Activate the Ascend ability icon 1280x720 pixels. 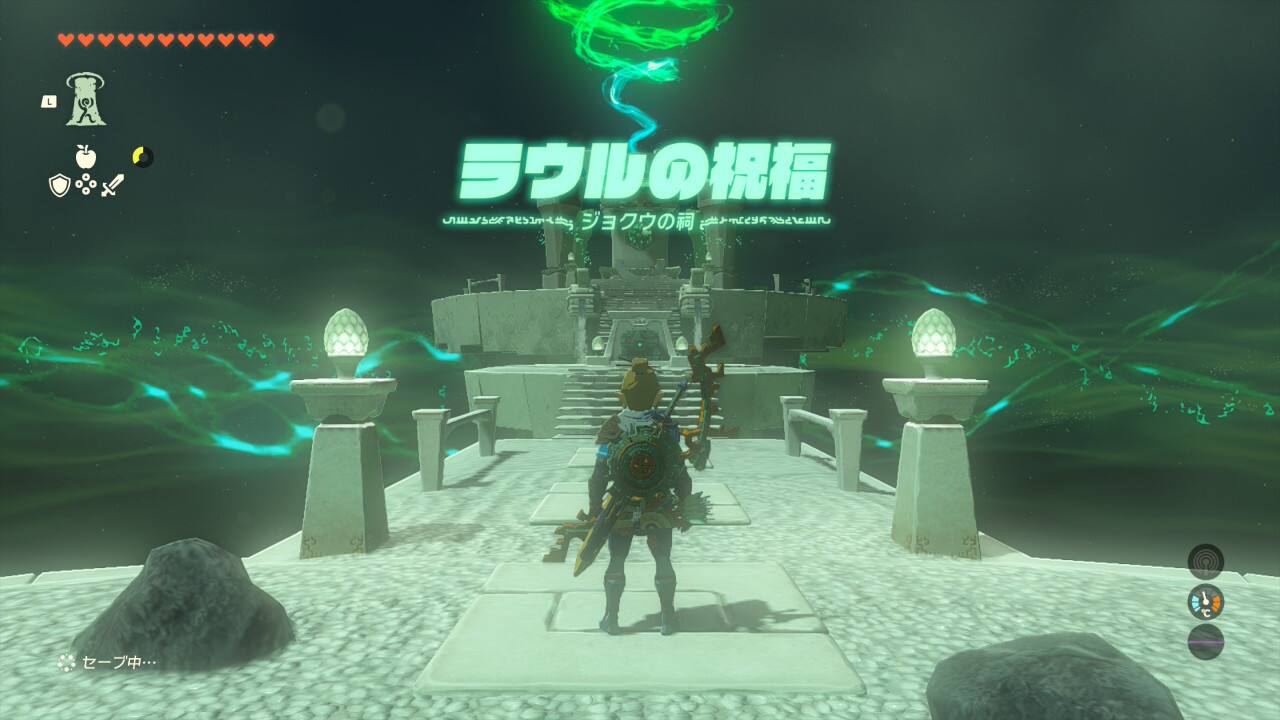click(86, 100)
